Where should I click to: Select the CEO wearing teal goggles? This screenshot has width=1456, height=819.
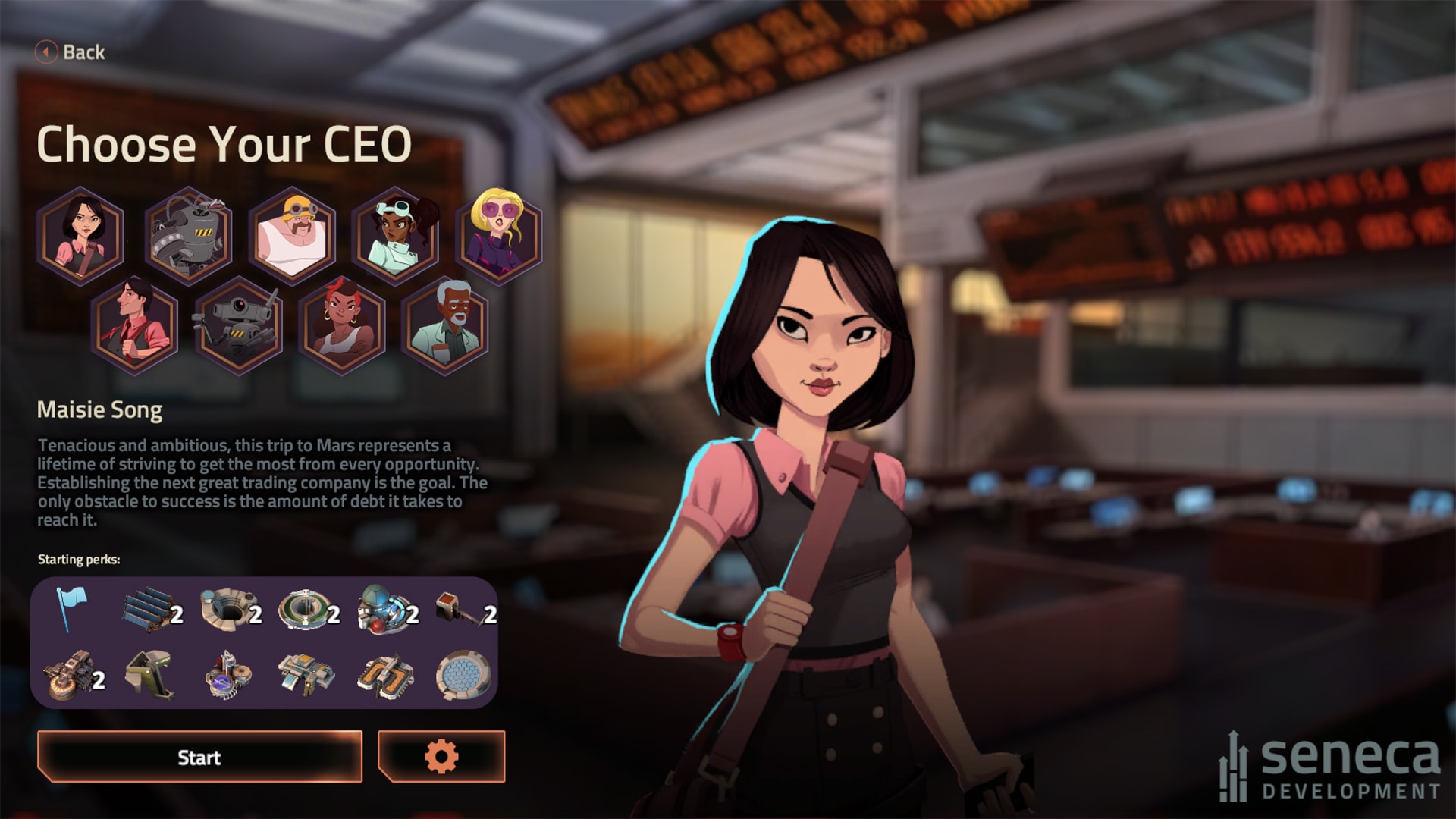[396, 234]
